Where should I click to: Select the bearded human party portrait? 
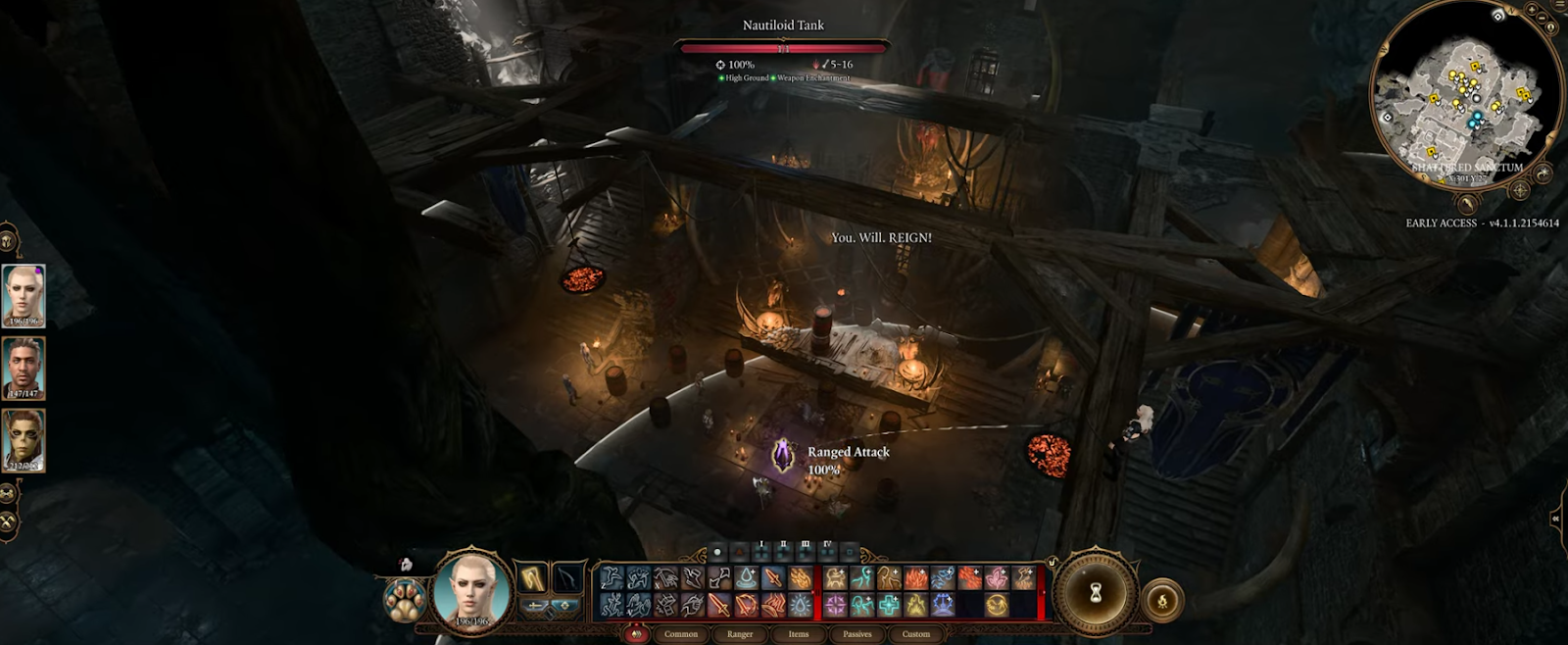(24, 368)
